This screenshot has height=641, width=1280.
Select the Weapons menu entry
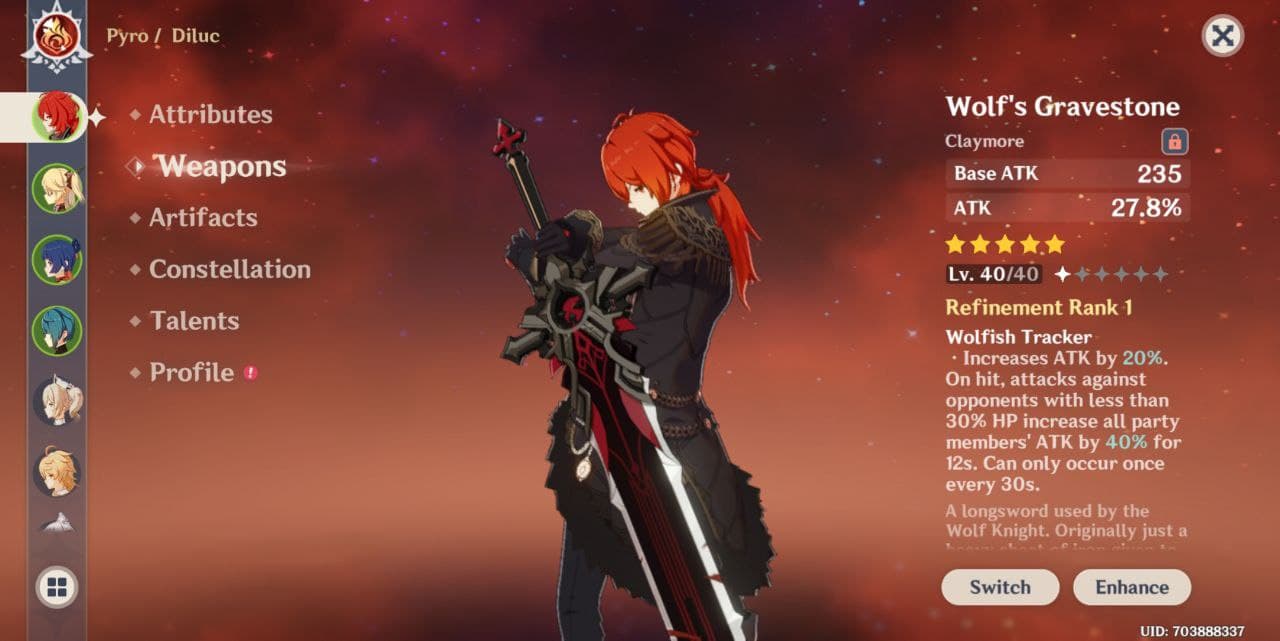(222, 167)
